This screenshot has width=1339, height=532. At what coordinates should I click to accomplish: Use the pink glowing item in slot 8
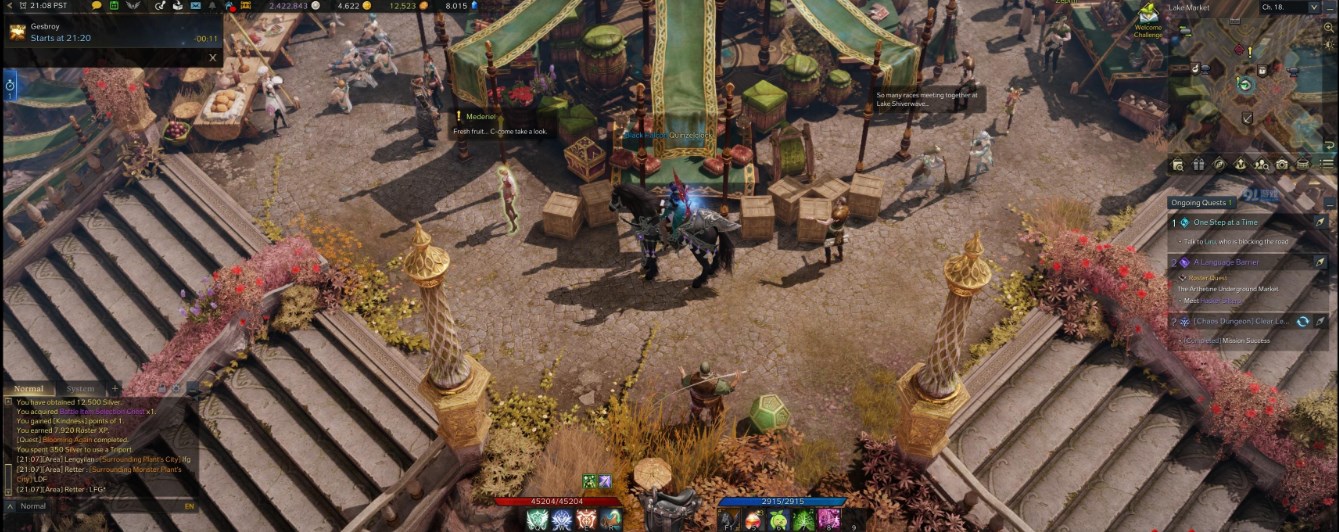pyautogui.click(x=828, y=519)
